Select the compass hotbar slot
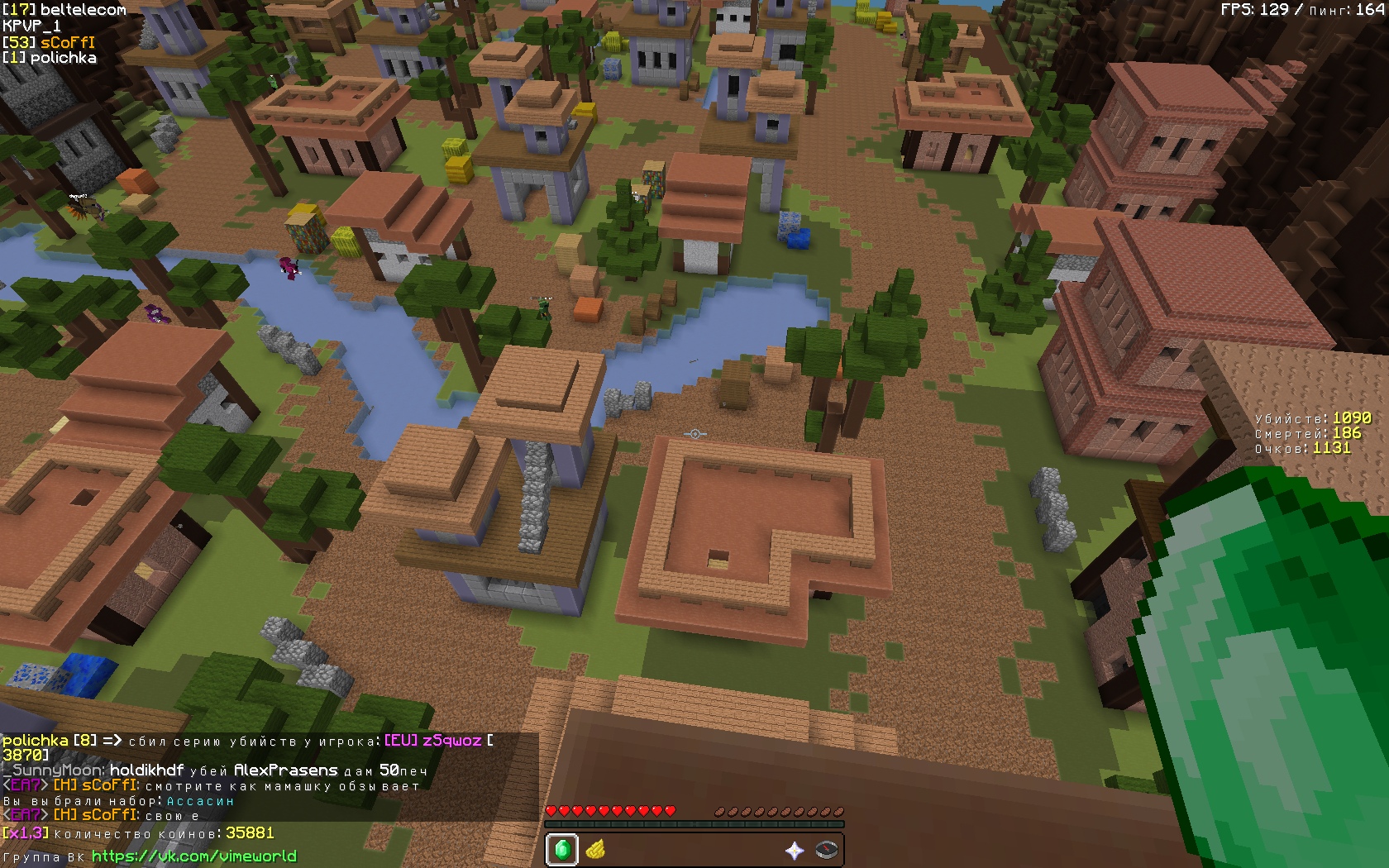 (827, 850)
